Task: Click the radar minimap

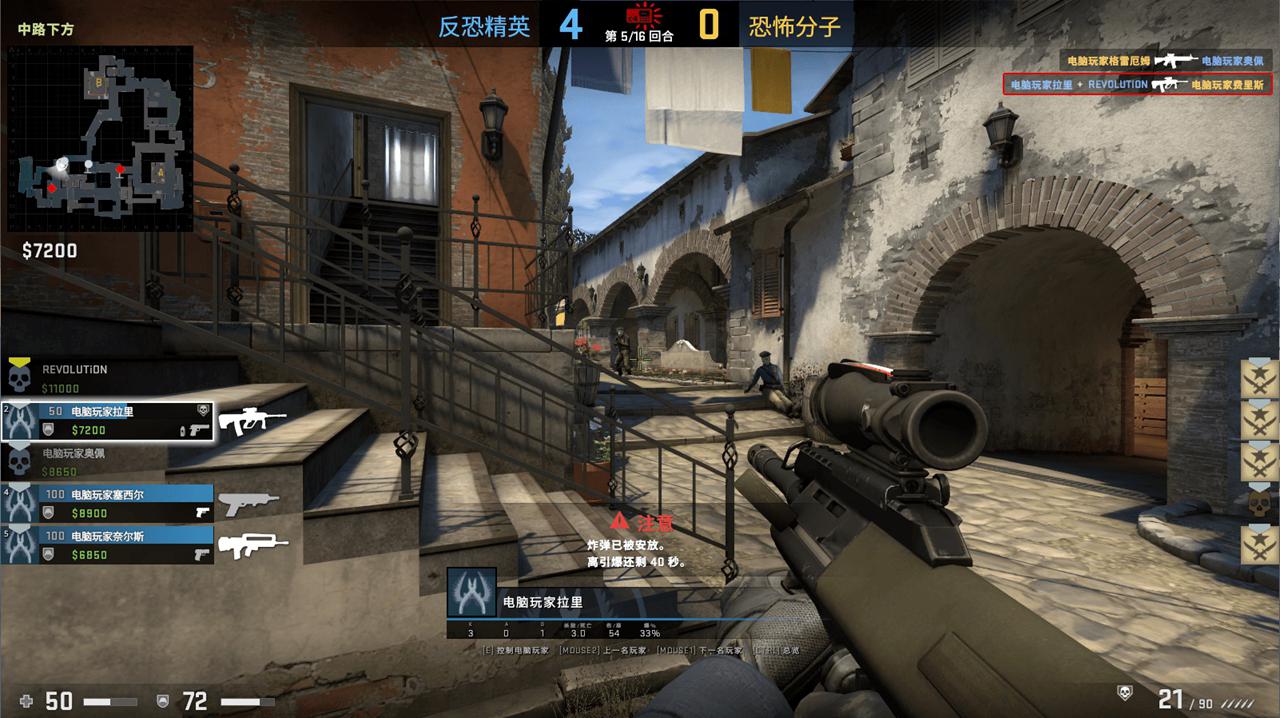Action: pyautogui.click(x=100, y=138)
